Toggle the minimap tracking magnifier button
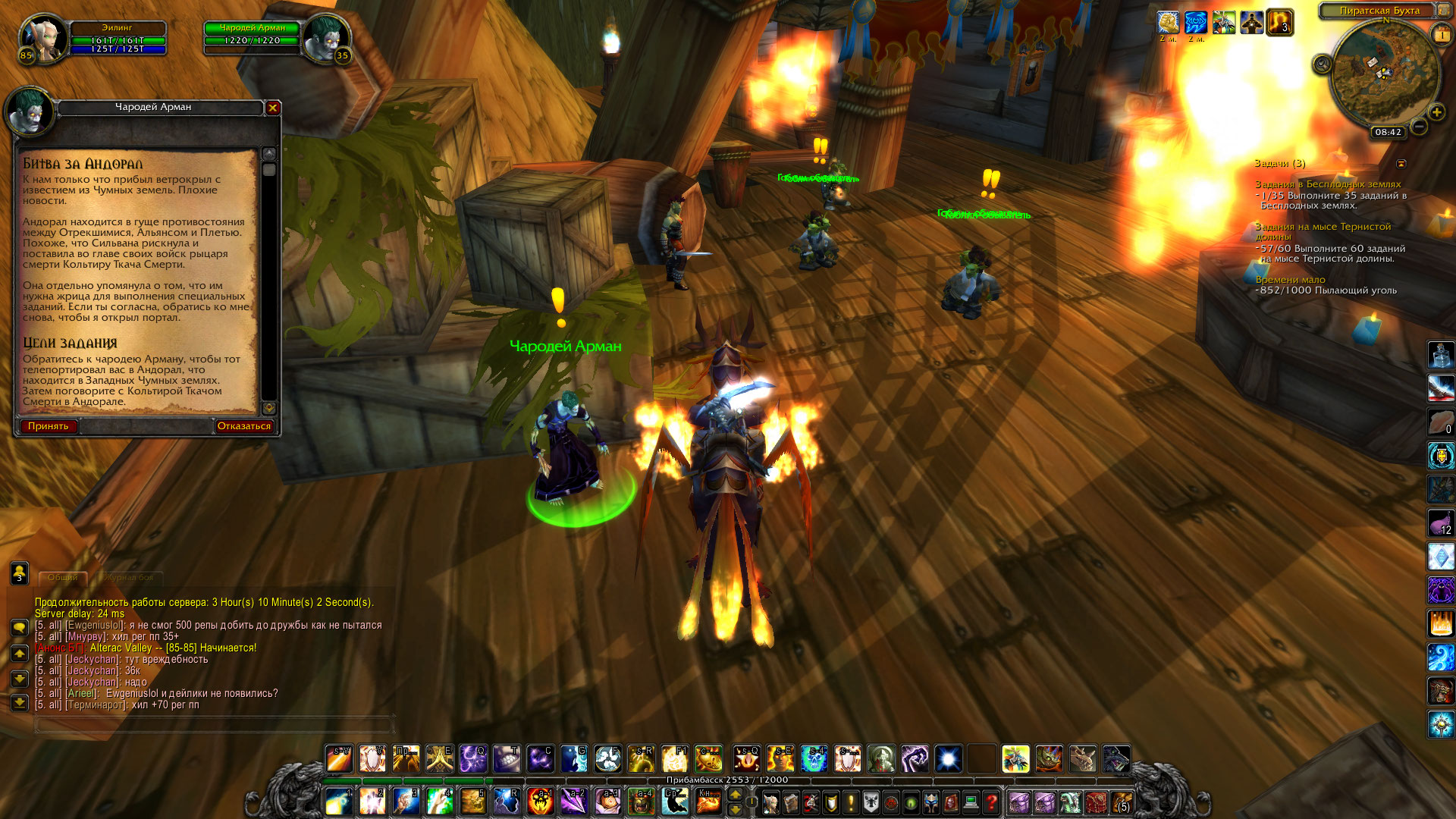Image resolution: width=1456 pixels, height=819 pixels. [x=1322, y=64]
